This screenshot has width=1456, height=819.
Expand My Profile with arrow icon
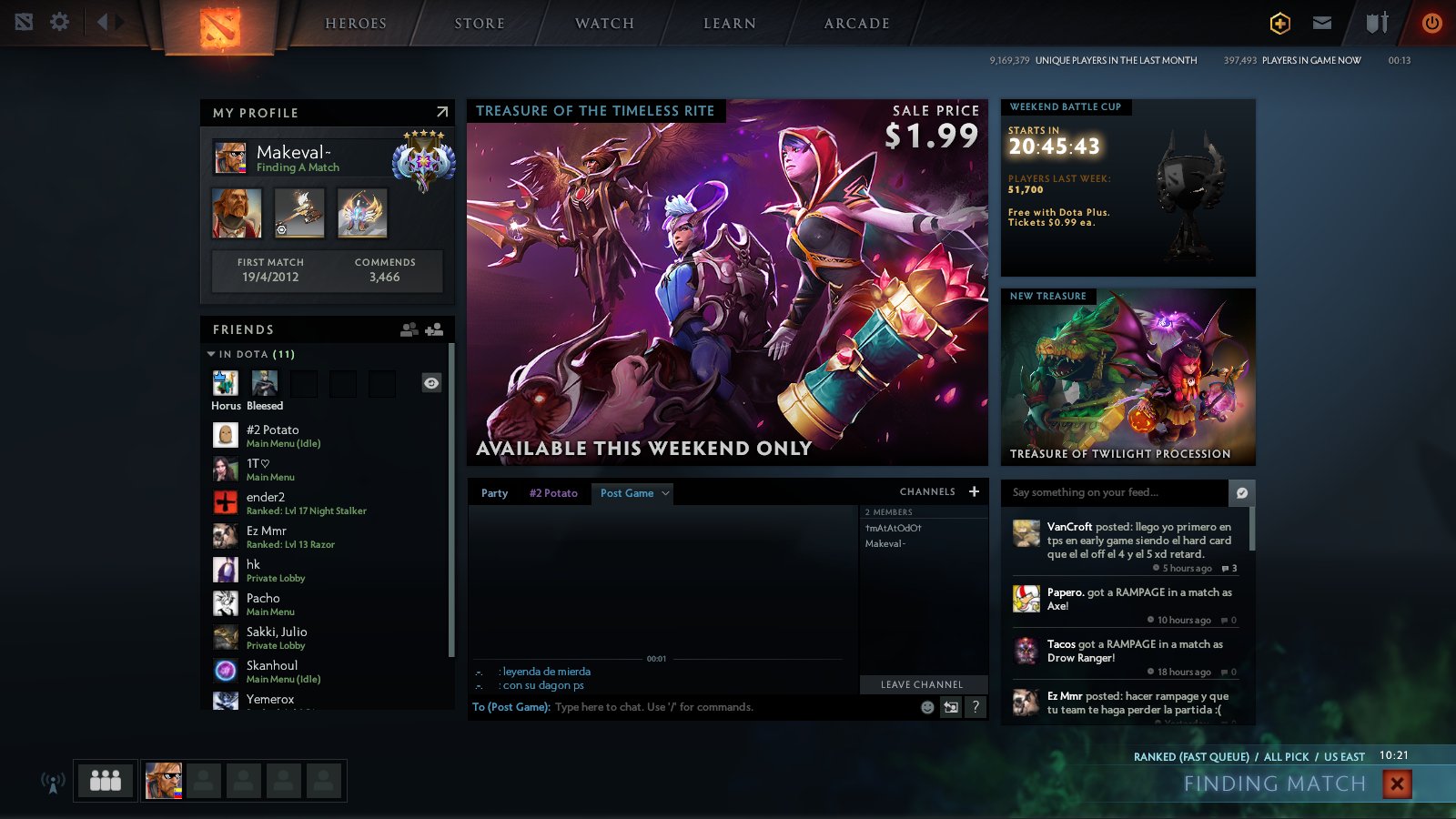(x=442, y=112)
